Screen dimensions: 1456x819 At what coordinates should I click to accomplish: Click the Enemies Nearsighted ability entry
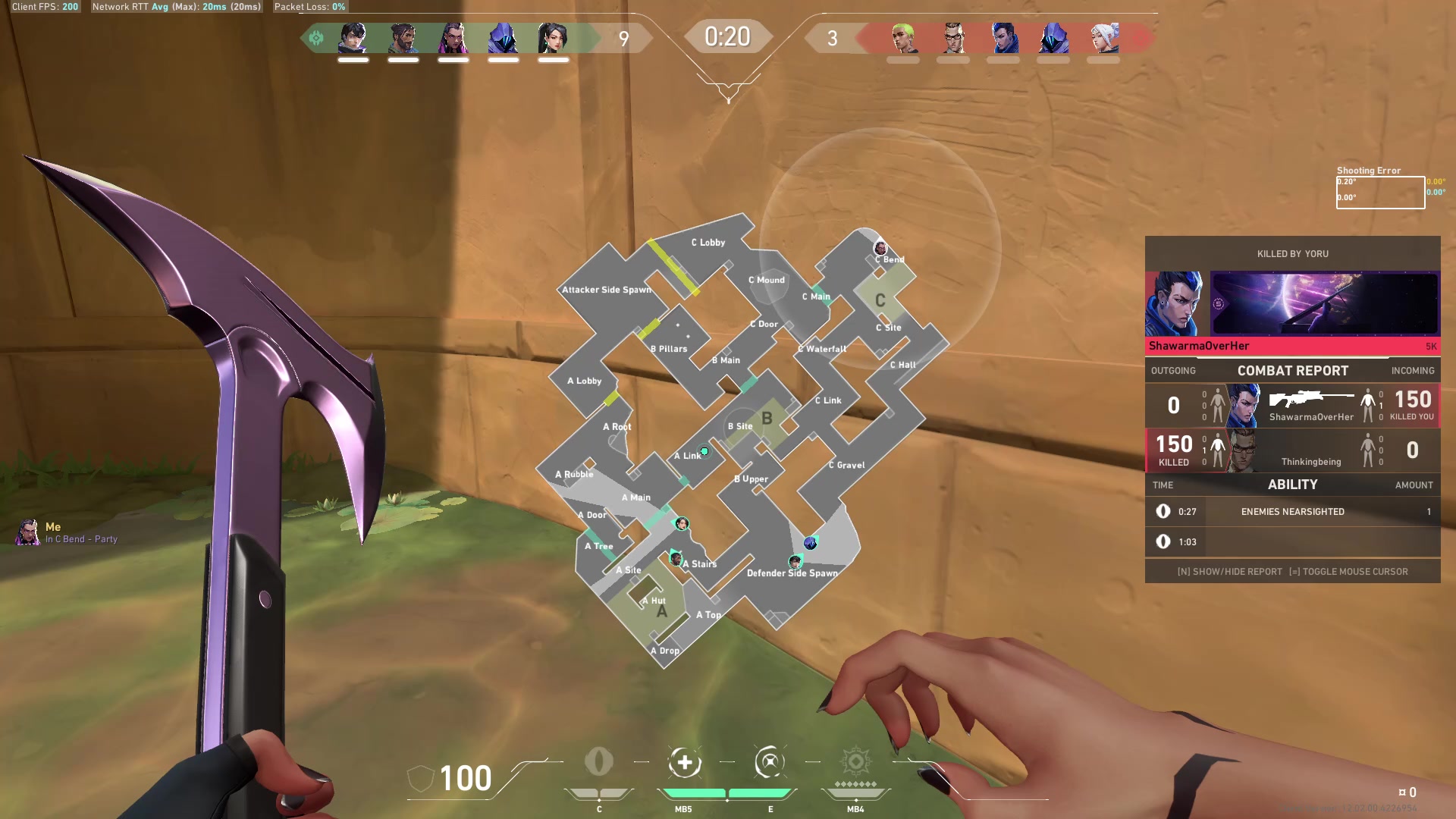1292,512
